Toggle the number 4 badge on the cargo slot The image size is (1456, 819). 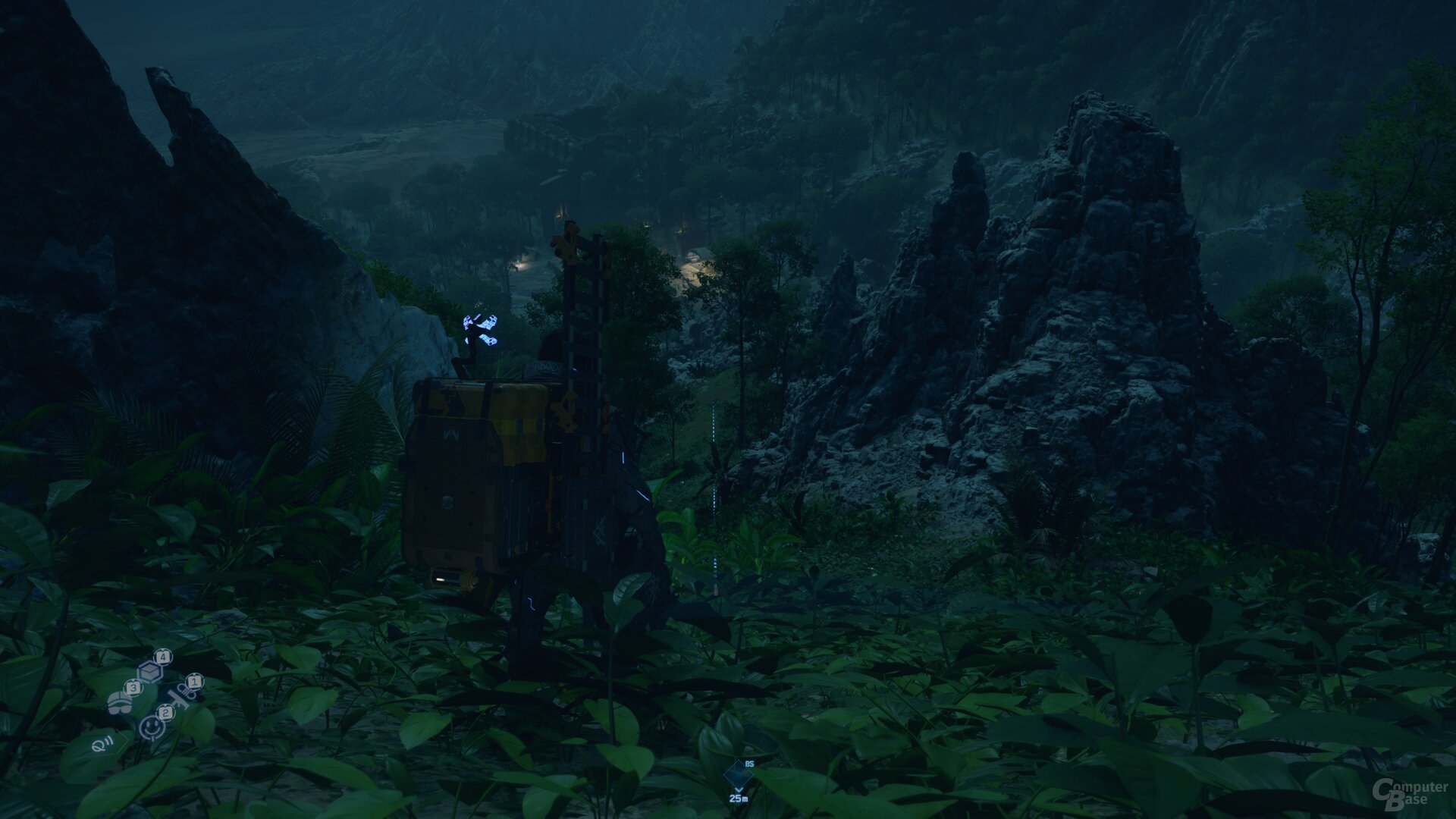(x=163, y=657)
